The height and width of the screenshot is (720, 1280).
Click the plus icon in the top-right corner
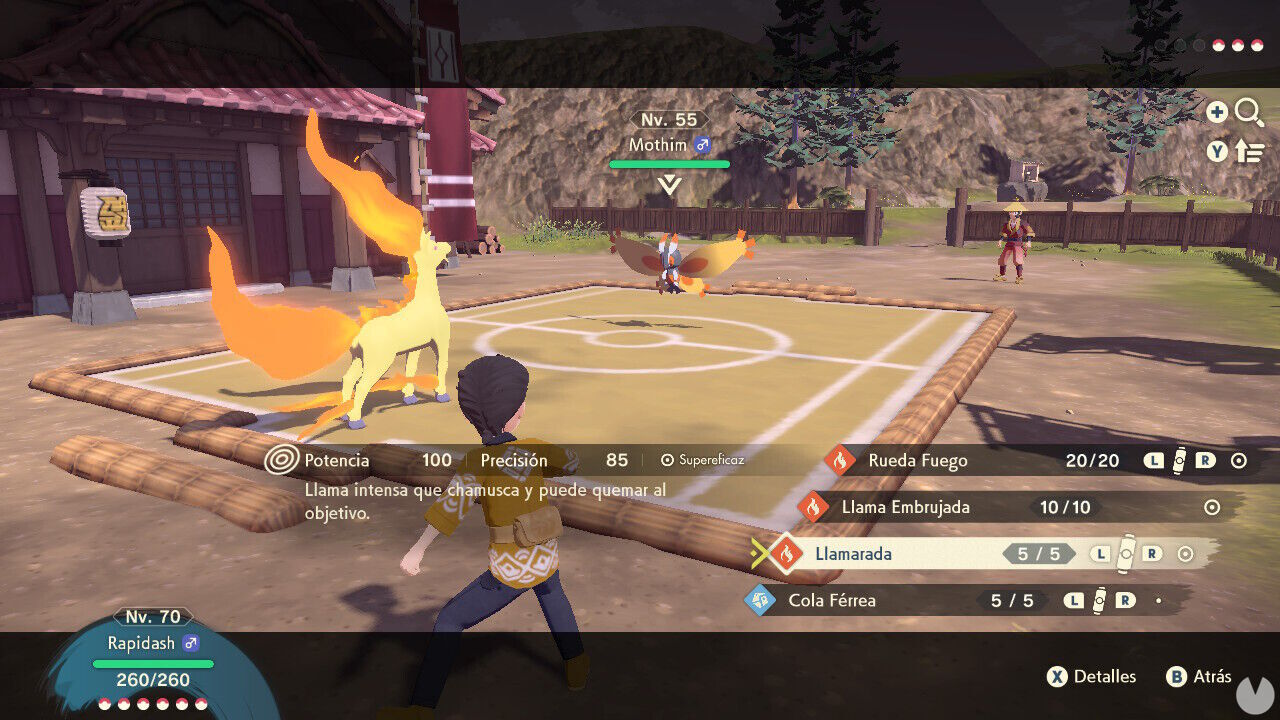1217,112
